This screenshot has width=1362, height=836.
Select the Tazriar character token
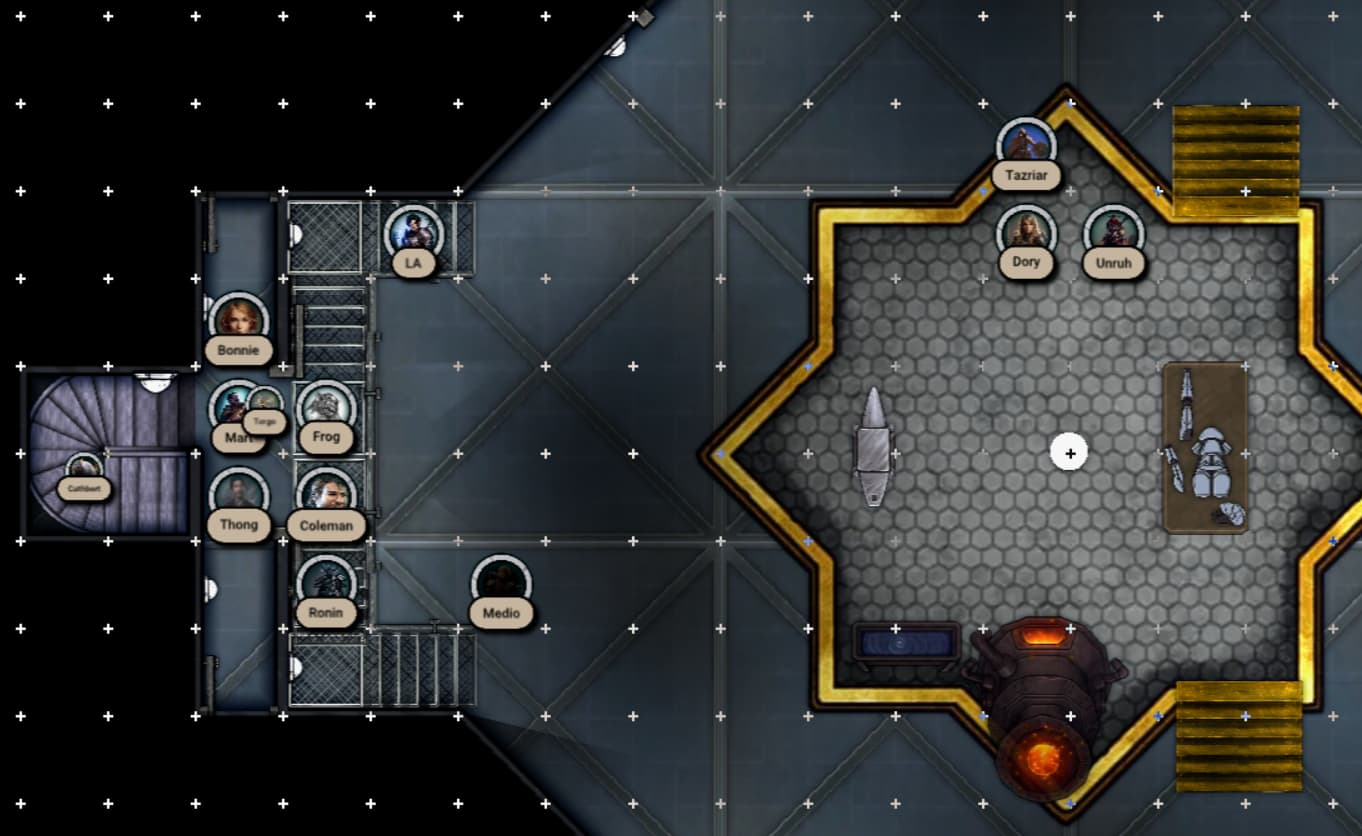click(x=1026, y=146)
